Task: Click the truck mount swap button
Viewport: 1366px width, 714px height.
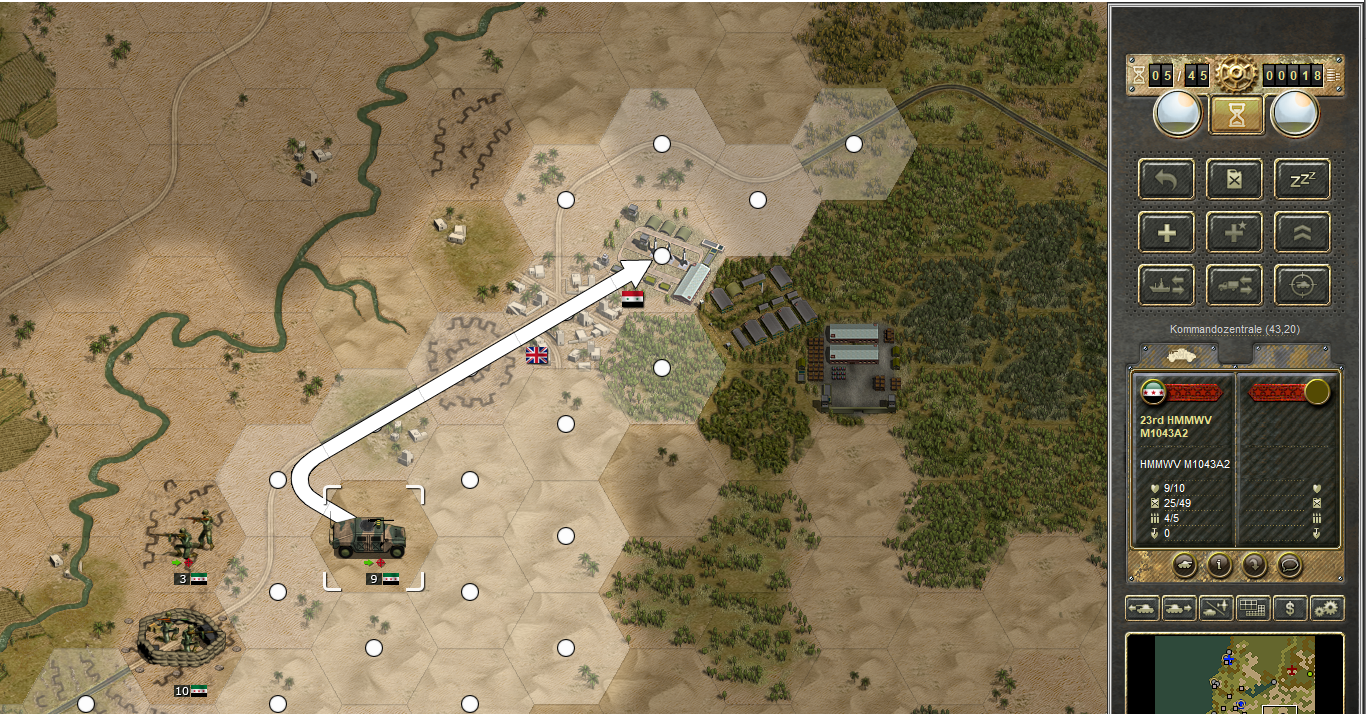Action: 1235,285
